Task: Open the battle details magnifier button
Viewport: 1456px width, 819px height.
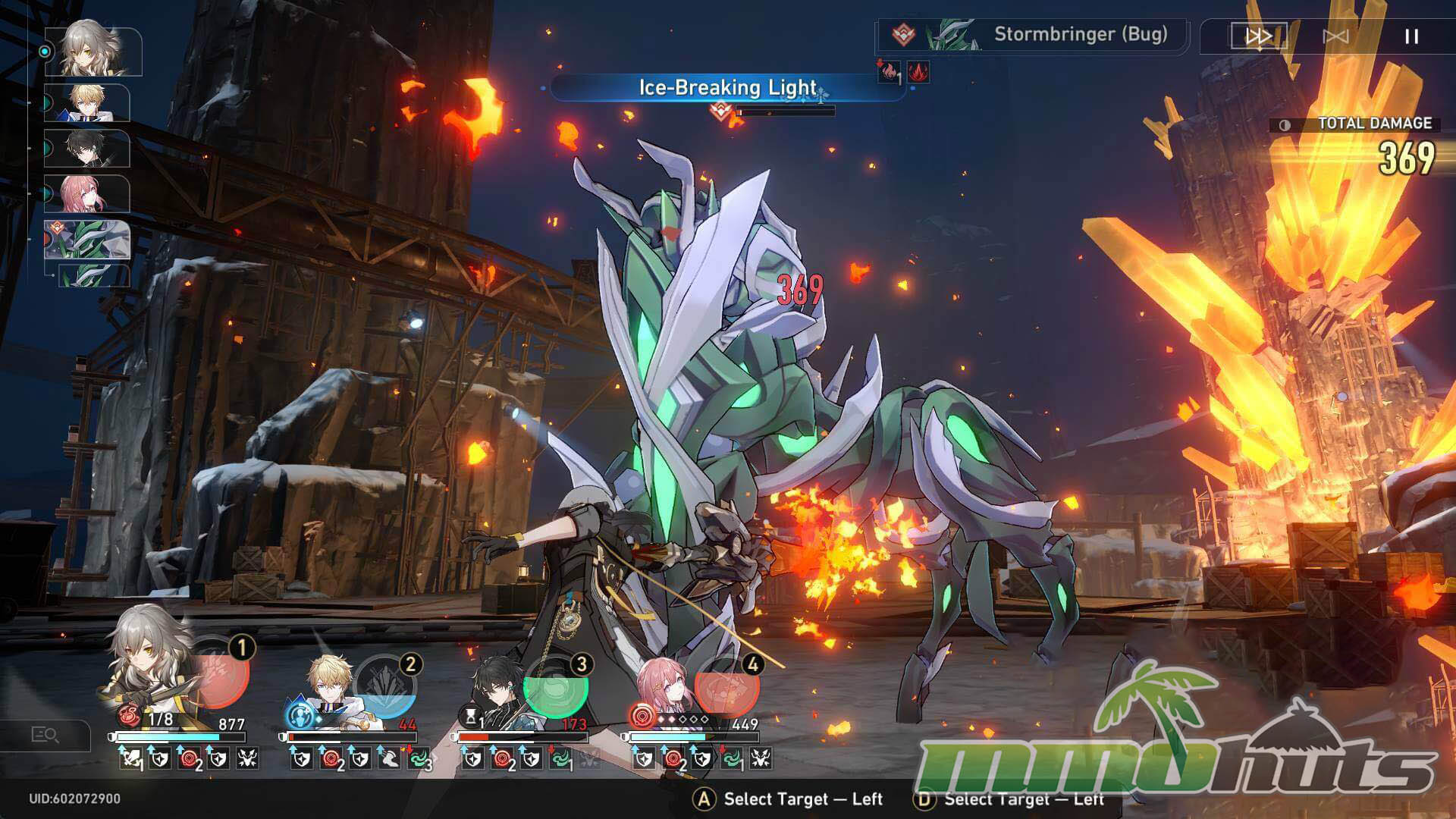Action: [45, 734]
